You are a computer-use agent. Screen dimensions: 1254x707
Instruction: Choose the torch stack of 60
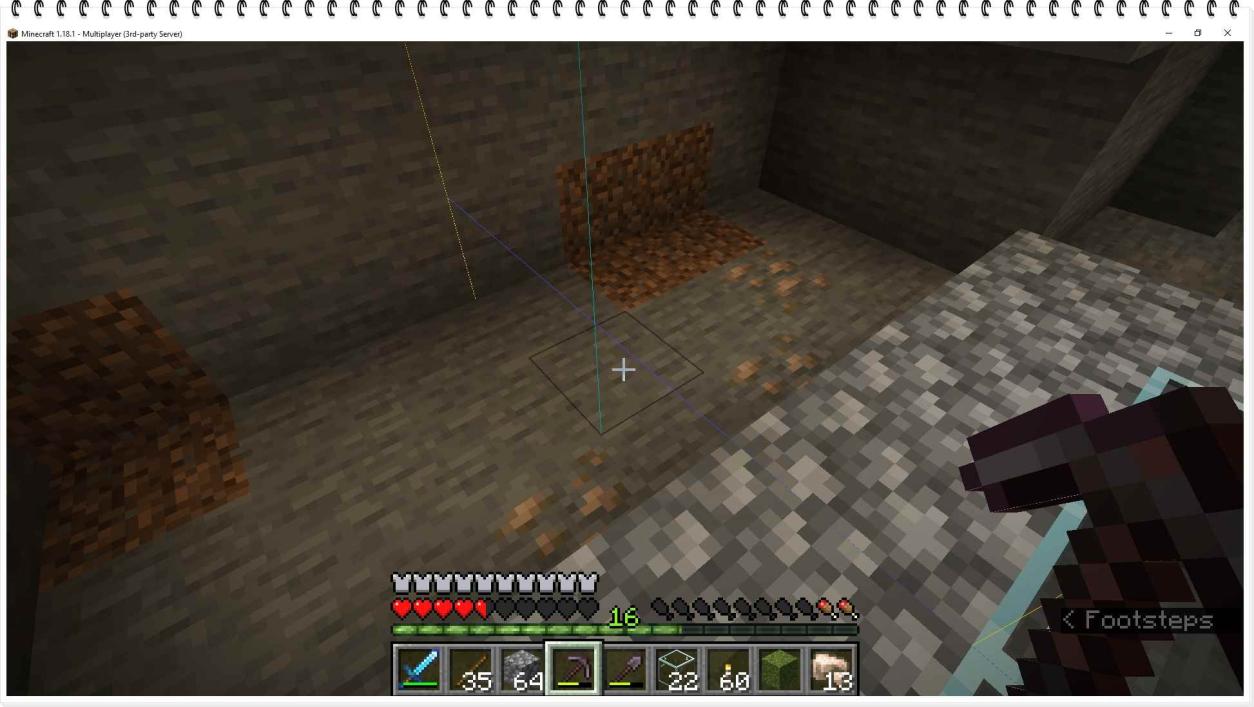tap(729, 668)
